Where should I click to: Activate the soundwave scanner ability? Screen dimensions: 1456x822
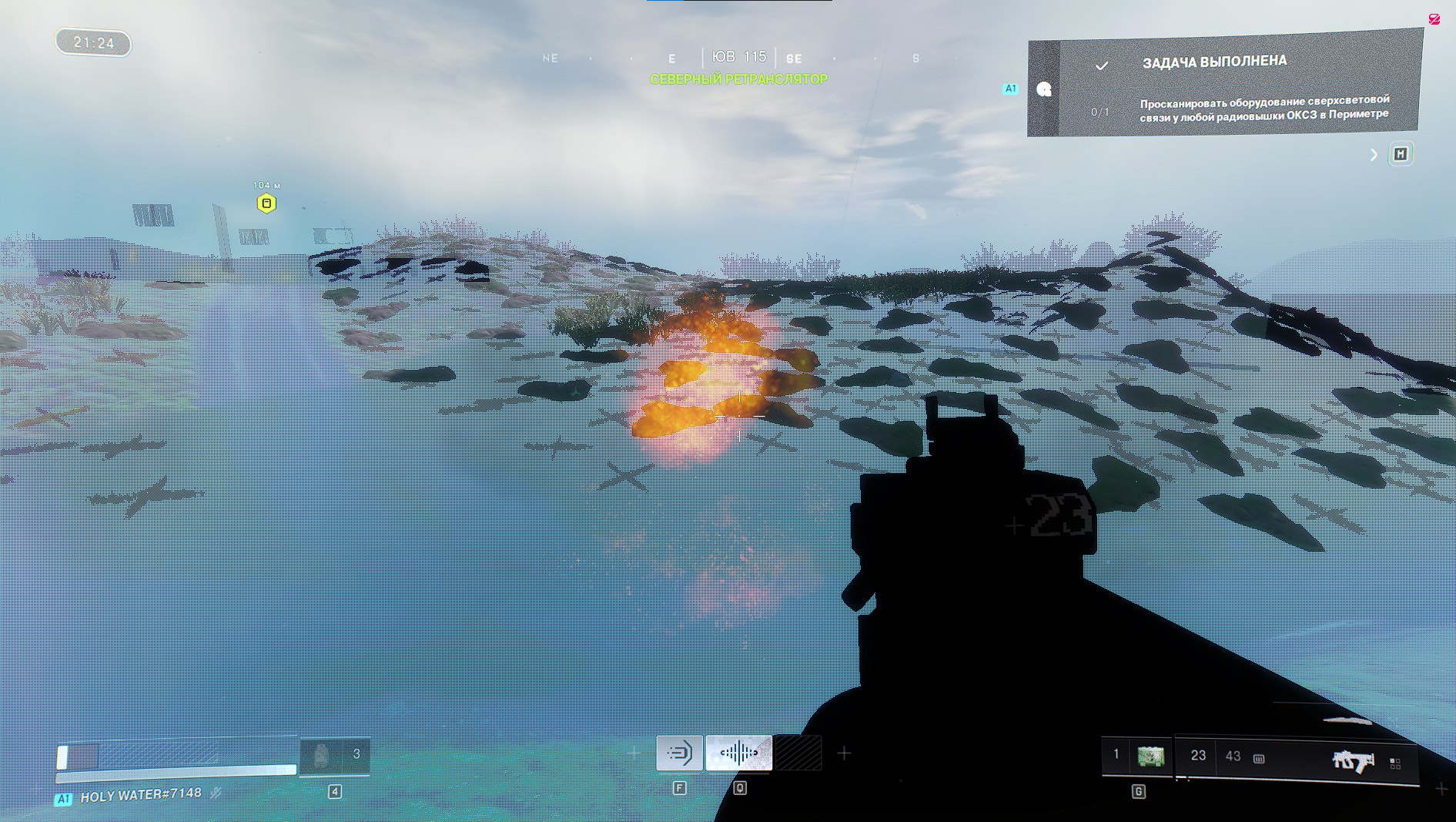pyautogui.click(x=738, y=753)
